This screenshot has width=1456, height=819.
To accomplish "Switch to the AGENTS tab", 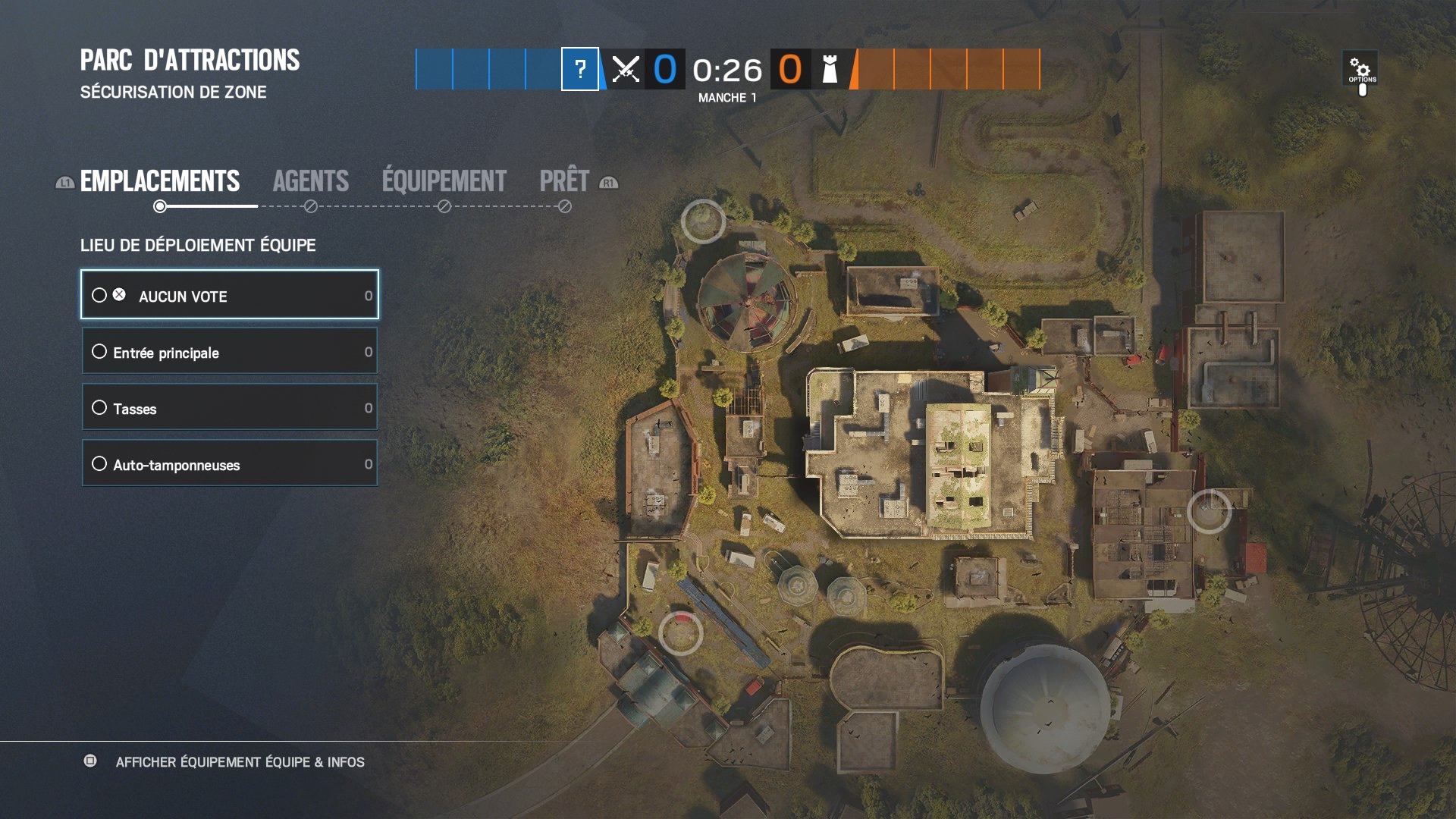I will [x=311, y=181].
